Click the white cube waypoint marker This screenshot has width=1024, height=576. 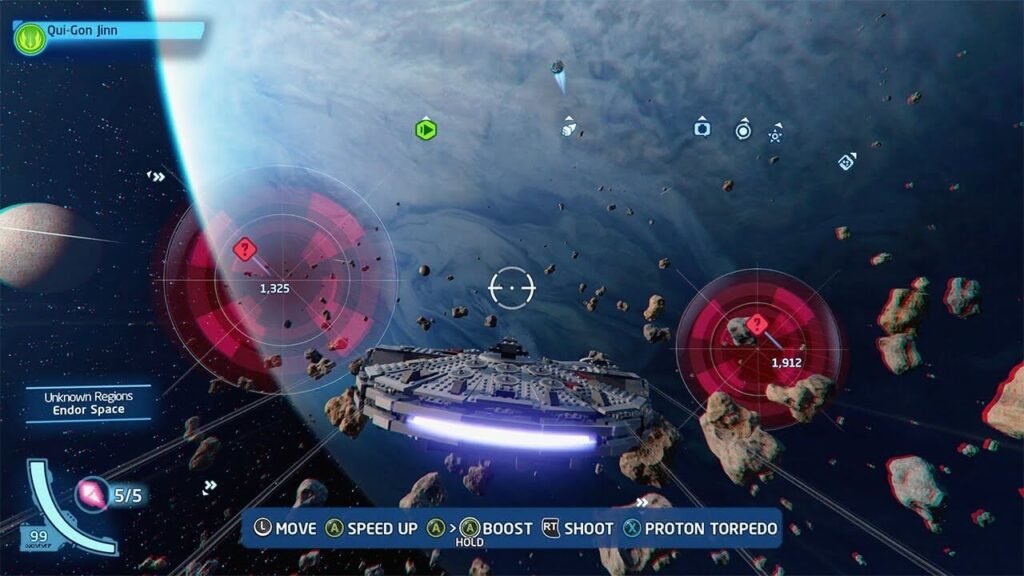568,129
